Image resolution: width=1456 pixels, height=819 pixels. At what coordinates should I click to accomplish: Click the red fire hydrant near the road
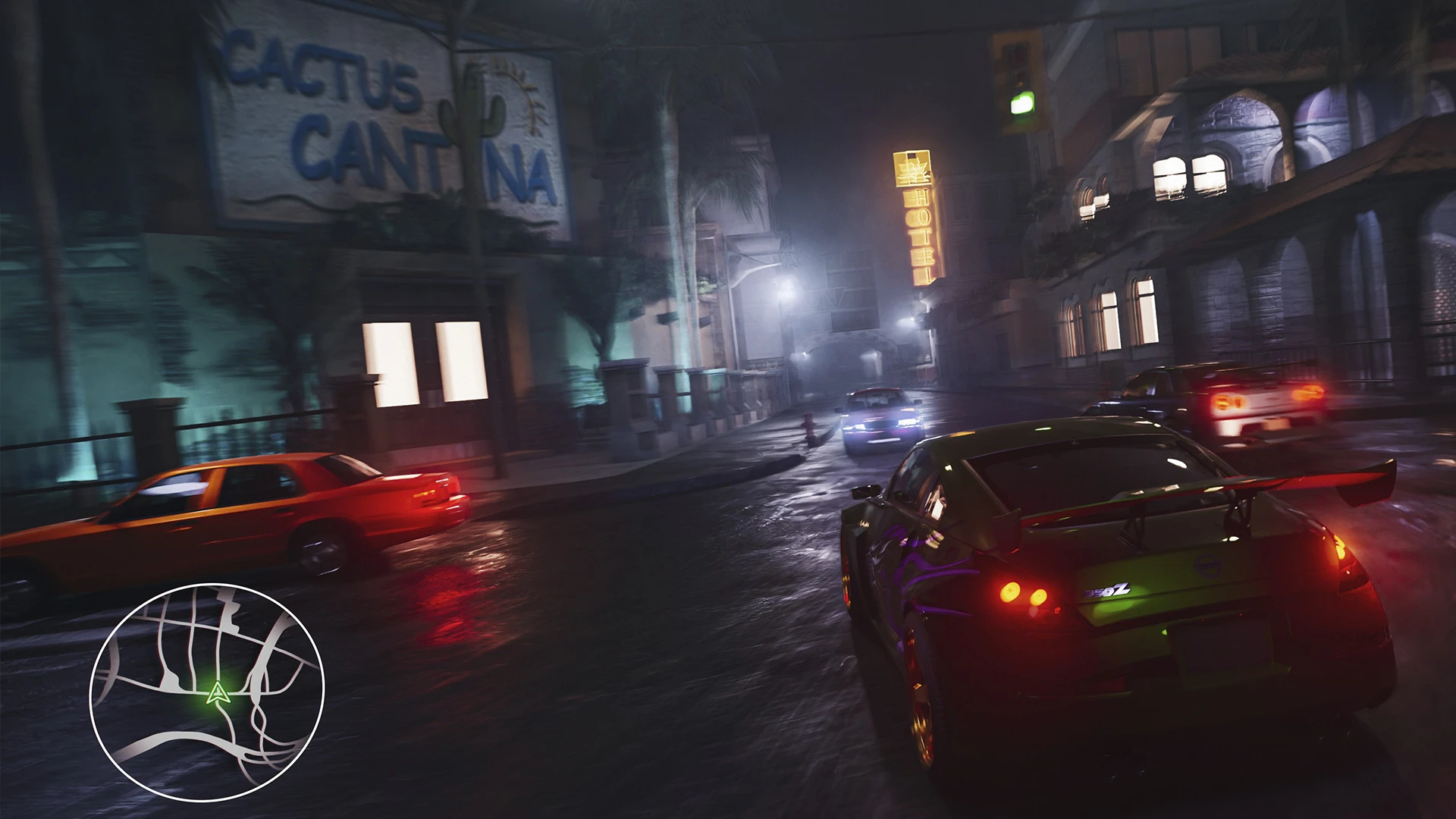coord(806,425)
